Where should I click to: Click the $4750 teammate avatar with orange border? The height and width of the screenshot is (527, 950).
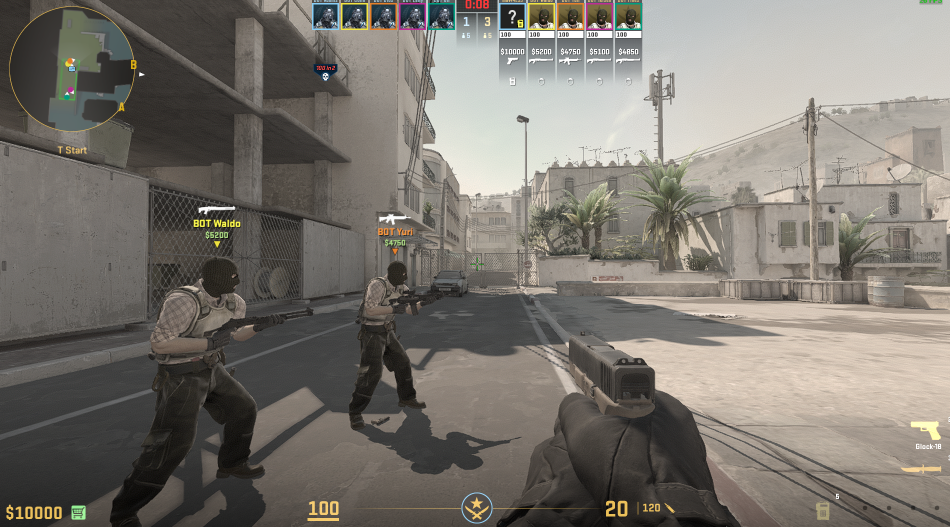[570, 15]
